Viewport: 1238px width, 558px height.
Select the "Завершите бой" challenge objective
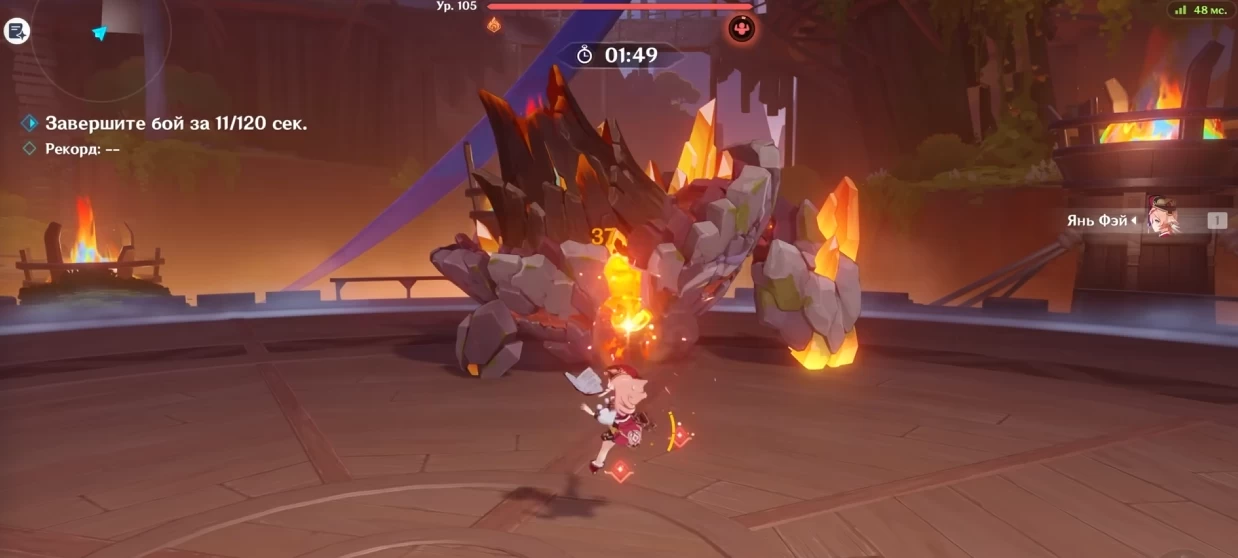click(x=175, y=123)
